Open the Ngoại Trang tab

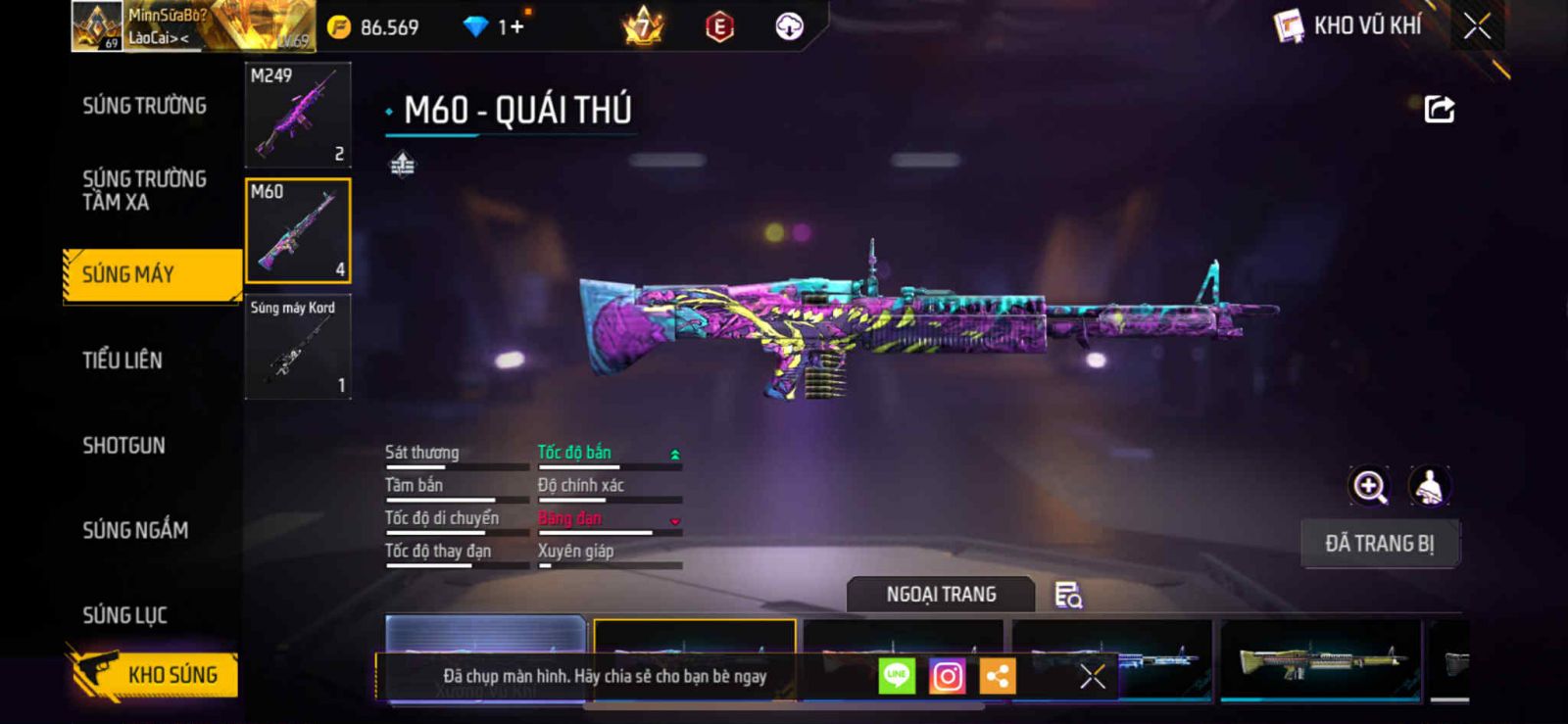[941, 595]
